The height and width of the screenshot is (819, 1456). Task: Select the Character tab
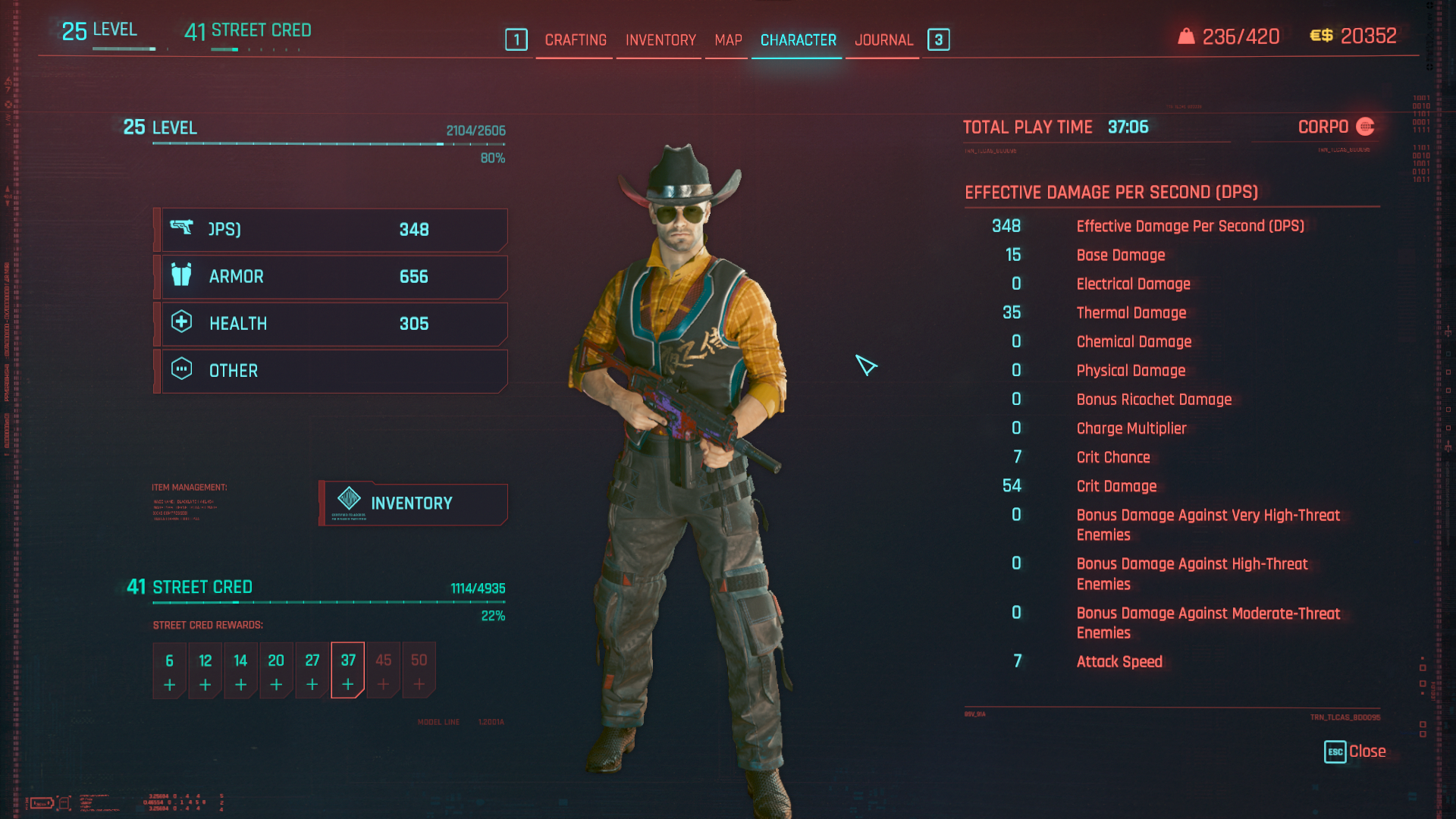798,40
